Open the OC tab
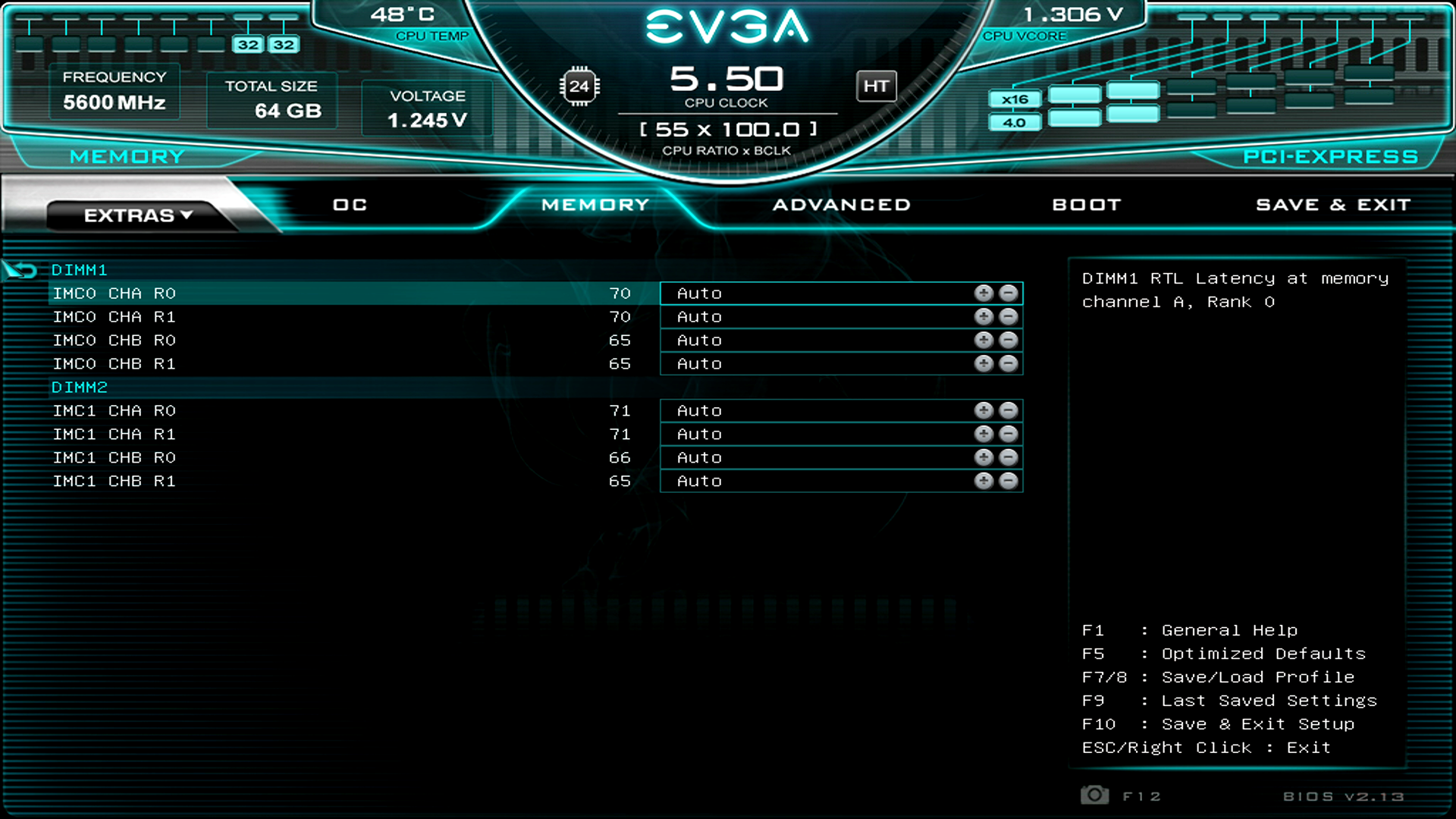 point(348,204)
